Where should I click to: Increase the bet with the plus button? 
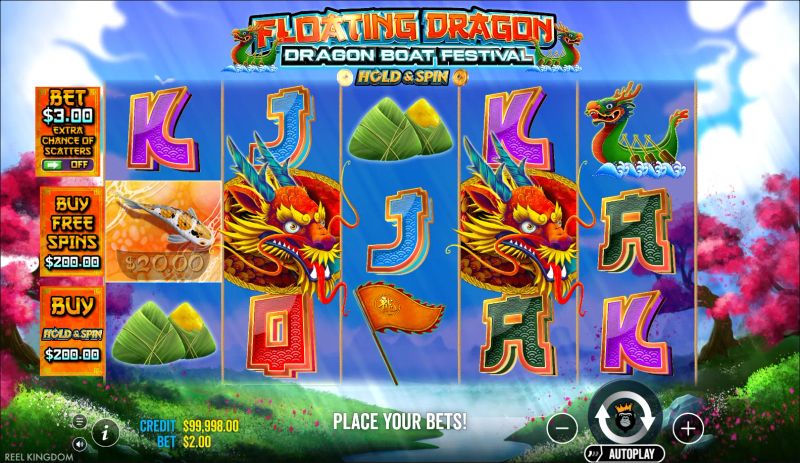pos(688,430)
